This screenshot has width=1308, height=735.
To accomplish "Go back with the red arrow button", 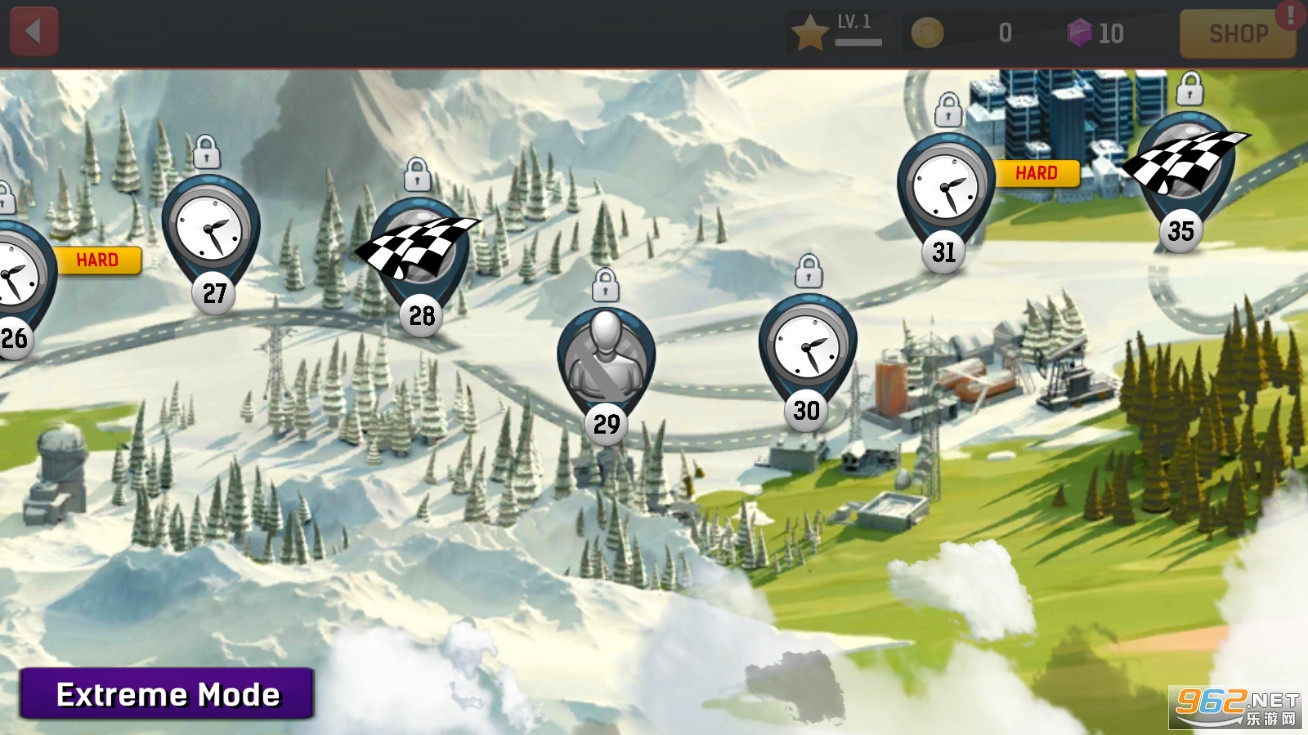I will click(34, 32).
